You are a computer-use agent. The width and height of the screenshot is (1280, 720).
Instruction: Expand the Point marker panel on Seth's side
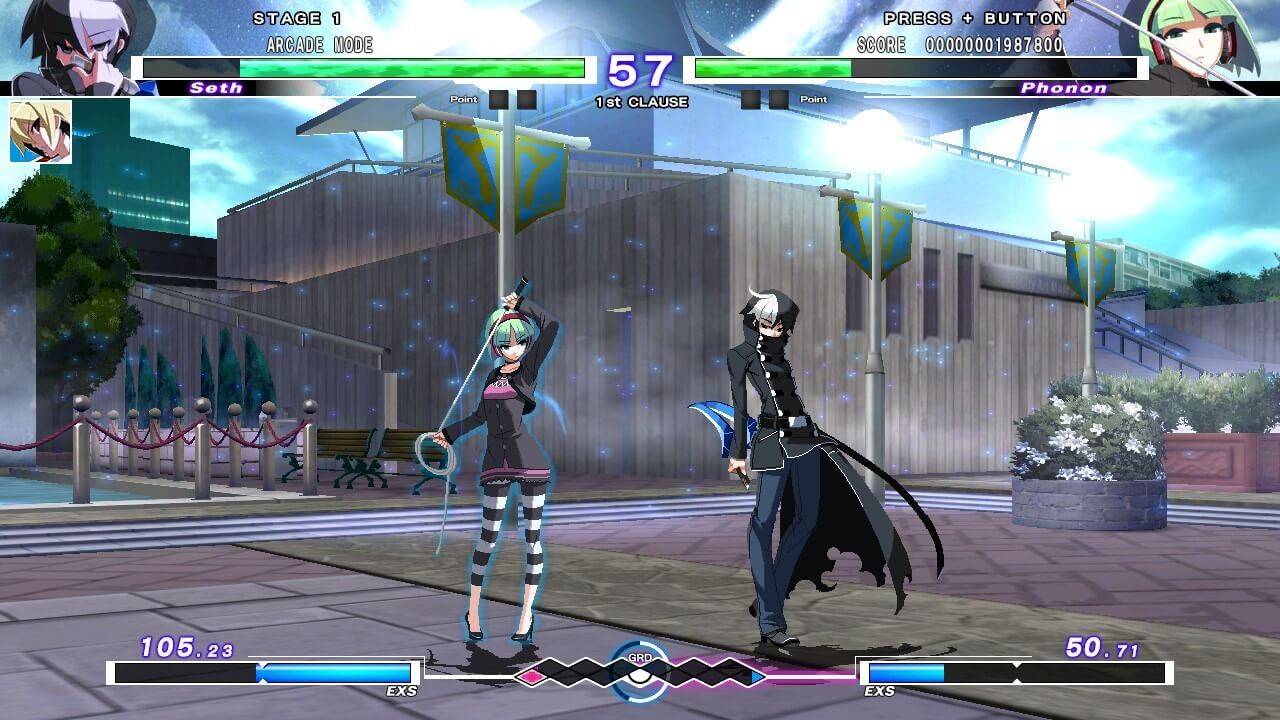(463, 97)
